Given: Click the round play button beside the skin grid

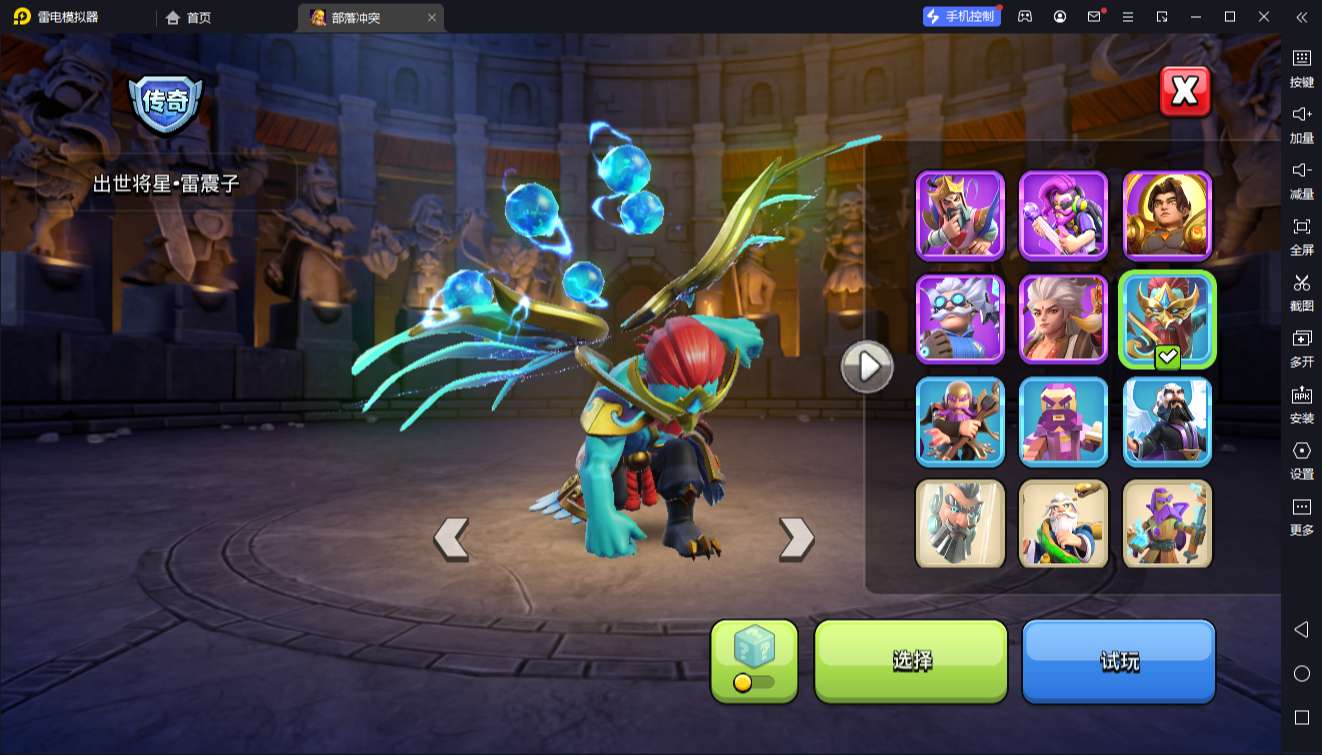Looking at the screenshot, I should (866, 367).
